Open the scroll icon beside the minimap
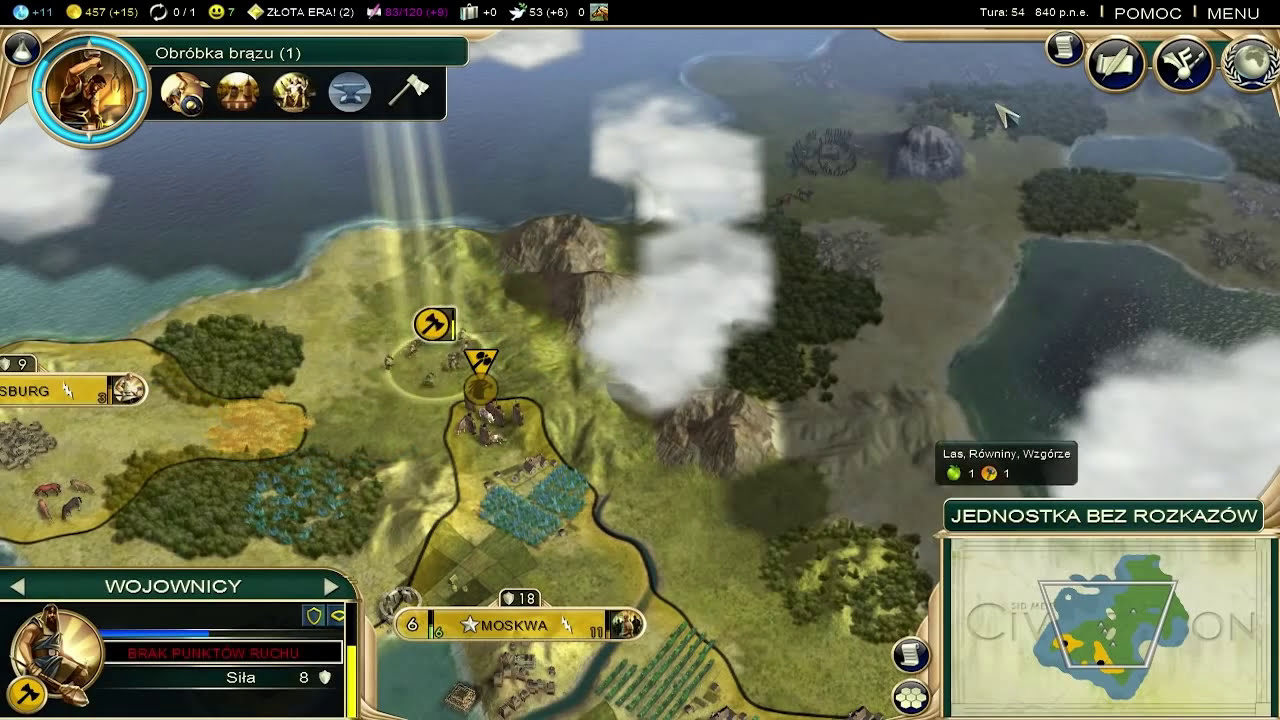Viewport: 1280px width, 720px height. click(x=911, y=655)
